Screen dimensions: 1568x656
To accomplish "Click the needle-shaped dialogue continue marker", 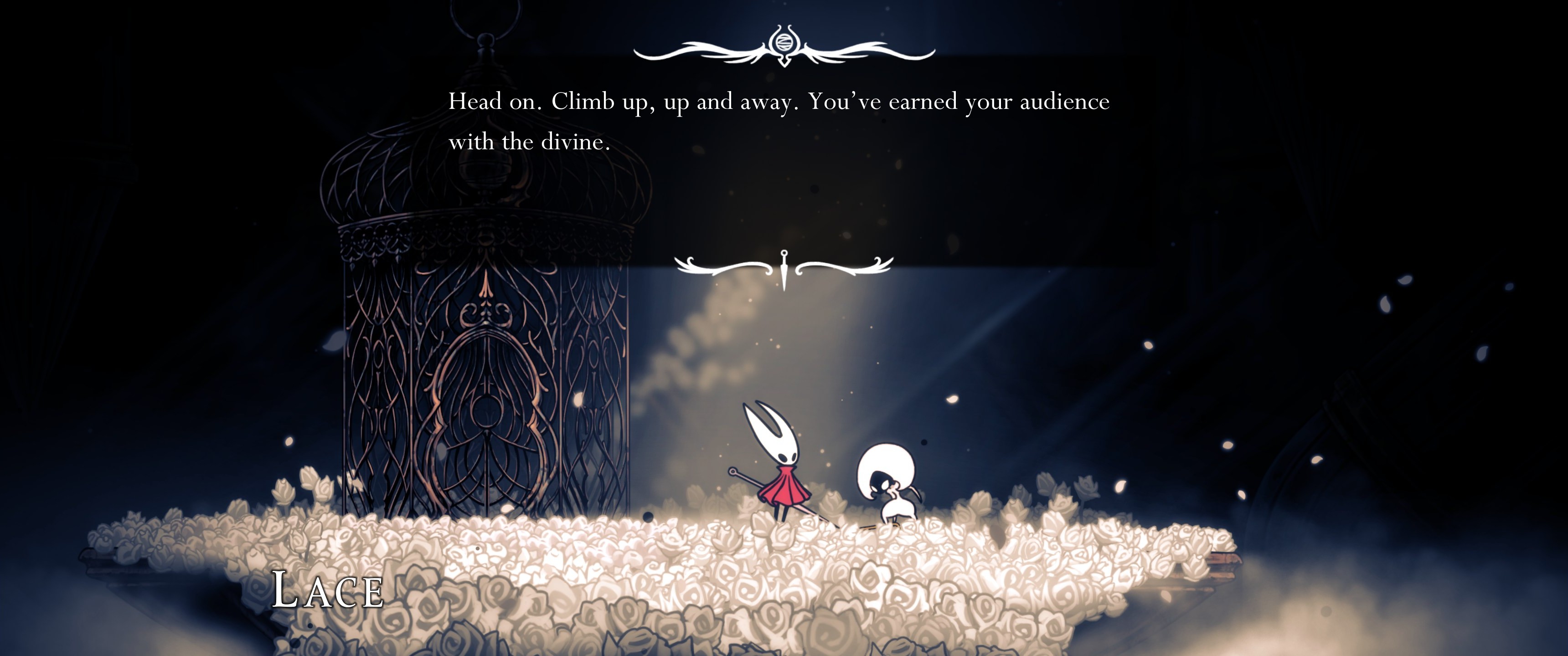I will pyautogui.click(x=784, y=269).
